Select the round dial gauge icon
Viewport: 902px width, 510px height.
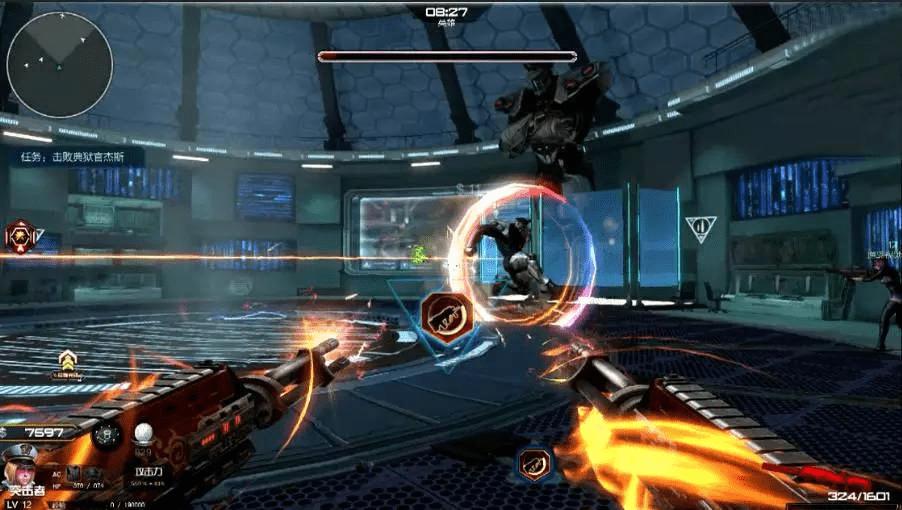(107, 434)
